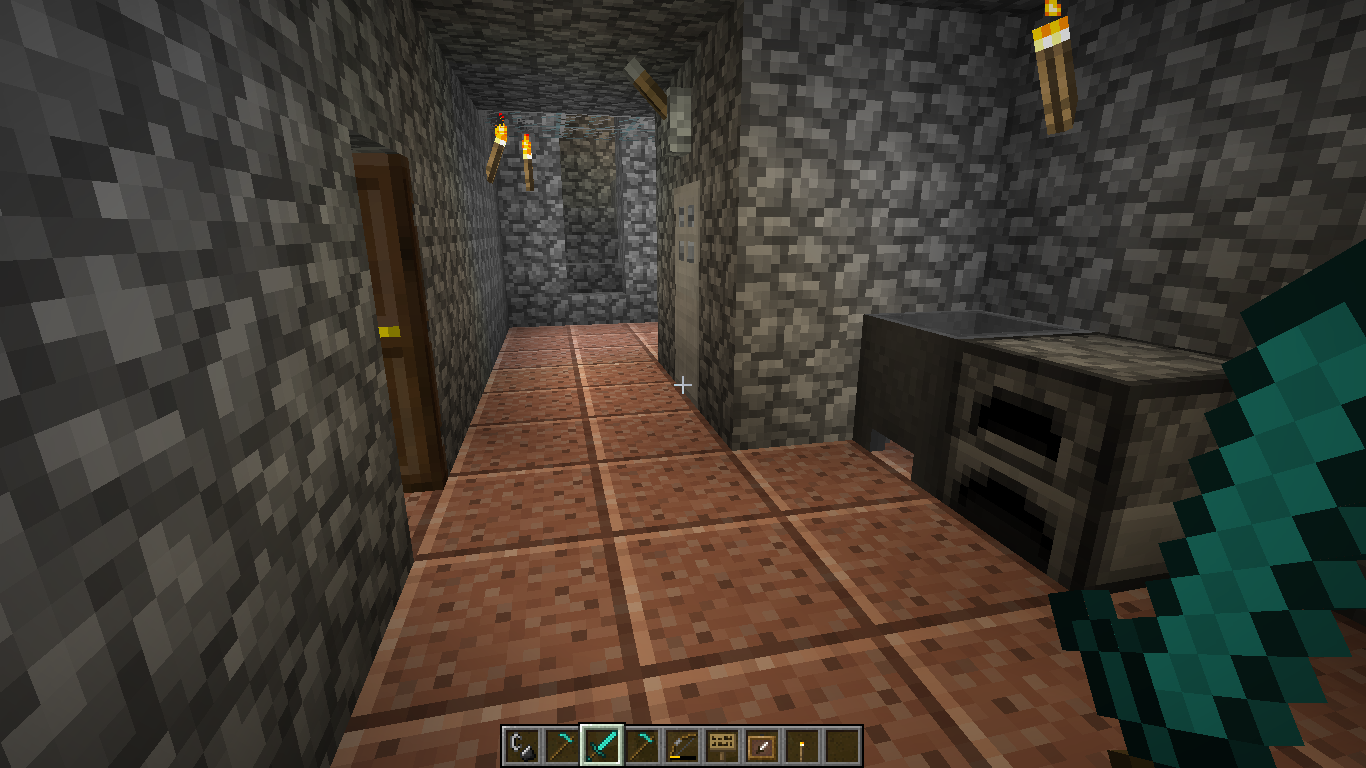Click the empty hotbar slot
Screen dimensions: 1366x768
click(842, 746)
